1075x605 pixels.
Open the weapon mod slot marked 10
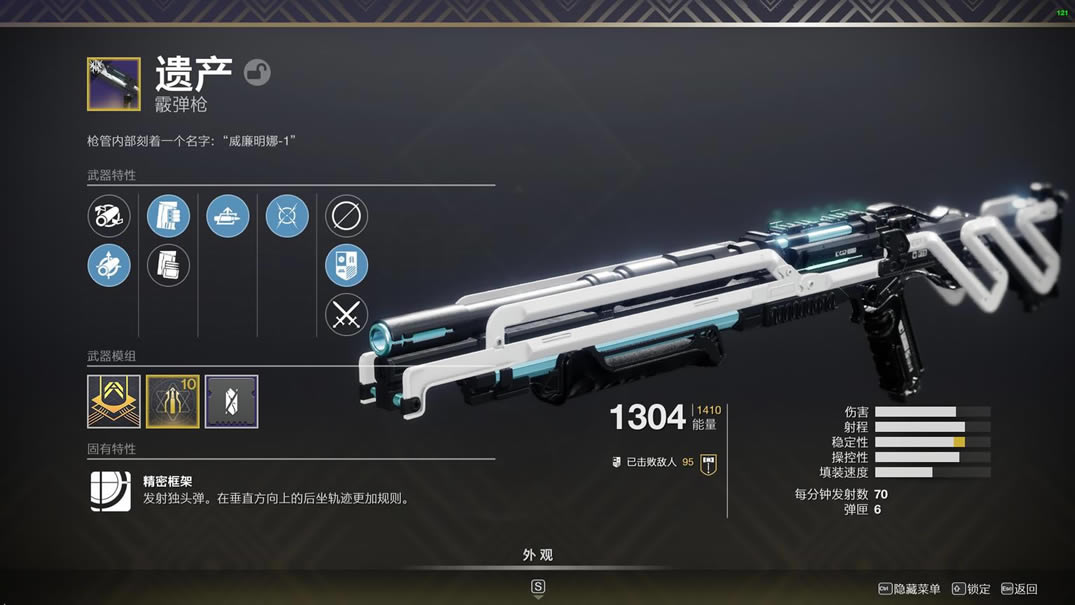(x=173, y=401)
